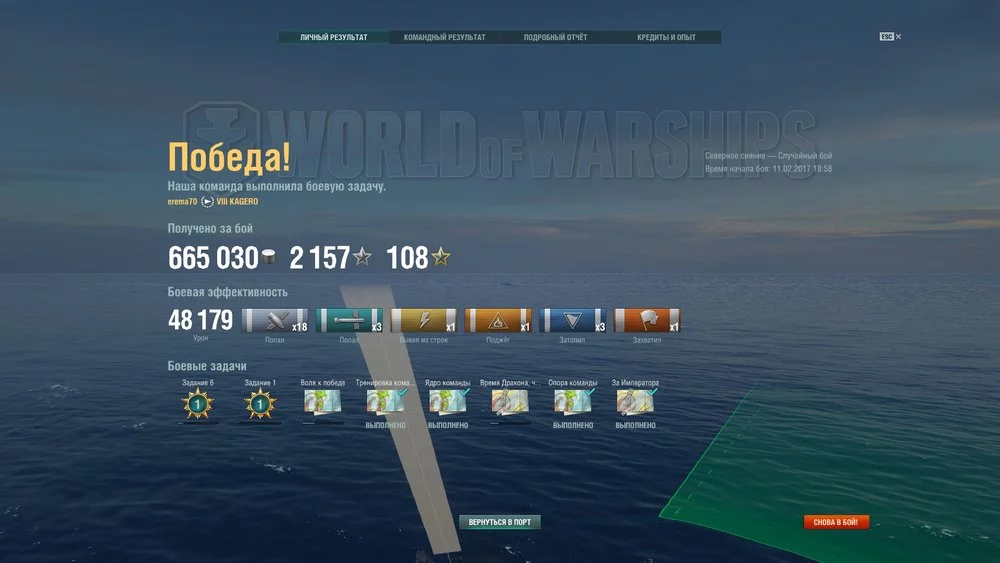
Task: View the Ядро команды mission
Action: (x=449, y=402)
